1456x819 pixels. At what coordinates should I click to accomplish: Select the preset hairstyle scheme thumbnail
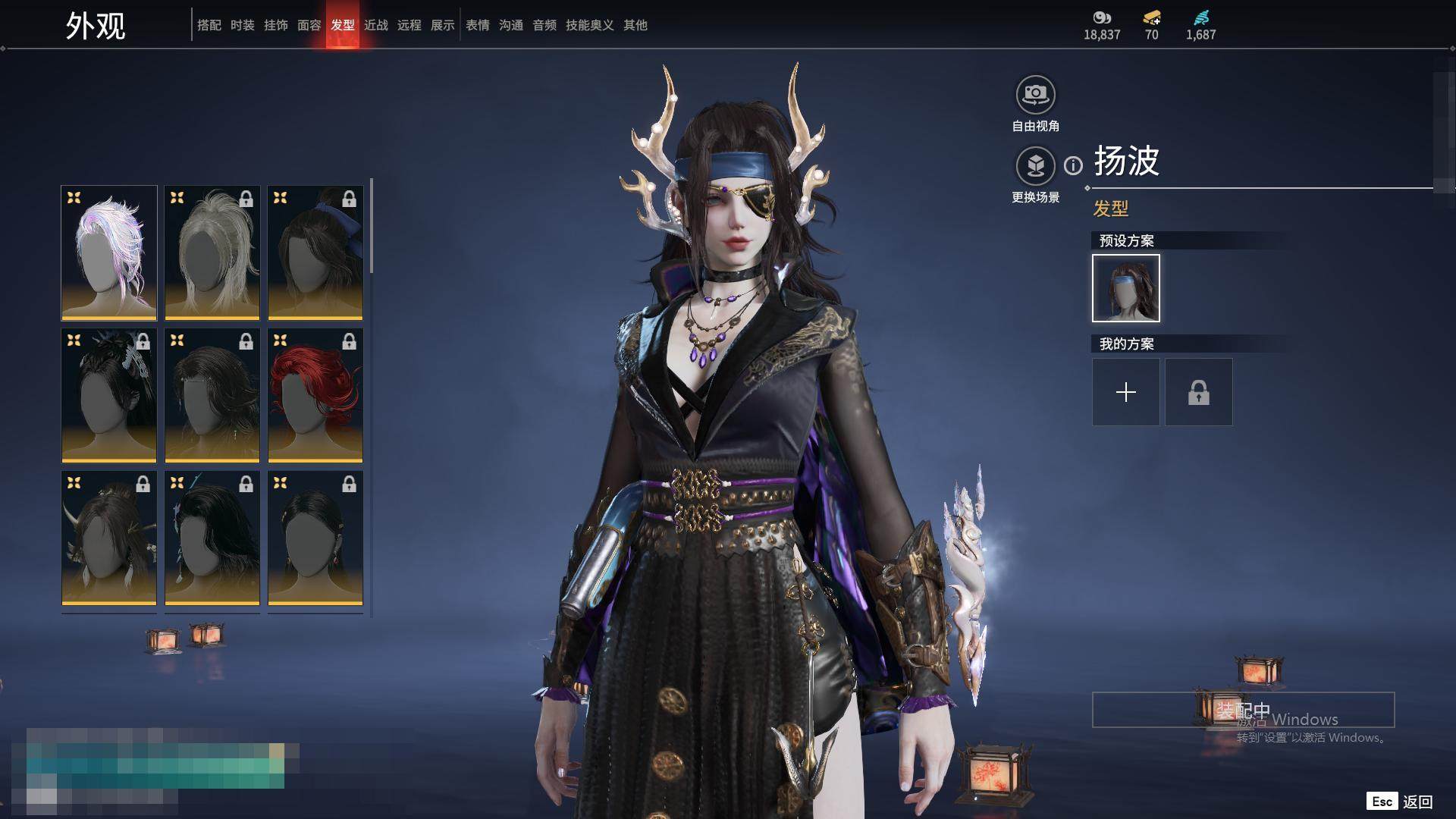[1125, 288]
